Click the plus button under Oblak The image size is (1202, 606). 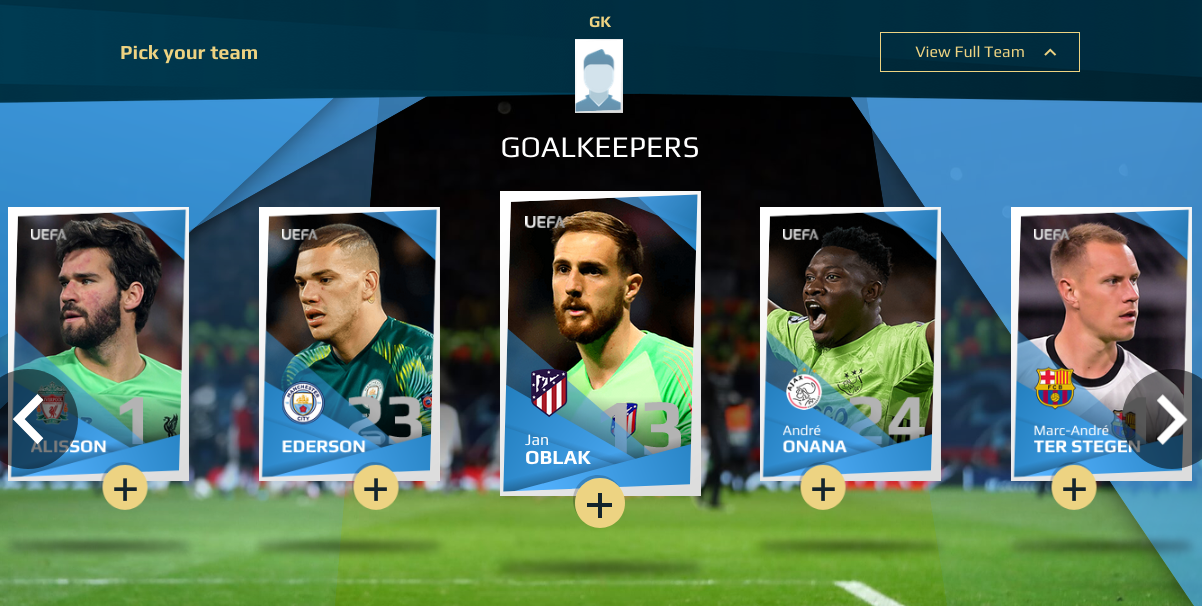[599, 505]
